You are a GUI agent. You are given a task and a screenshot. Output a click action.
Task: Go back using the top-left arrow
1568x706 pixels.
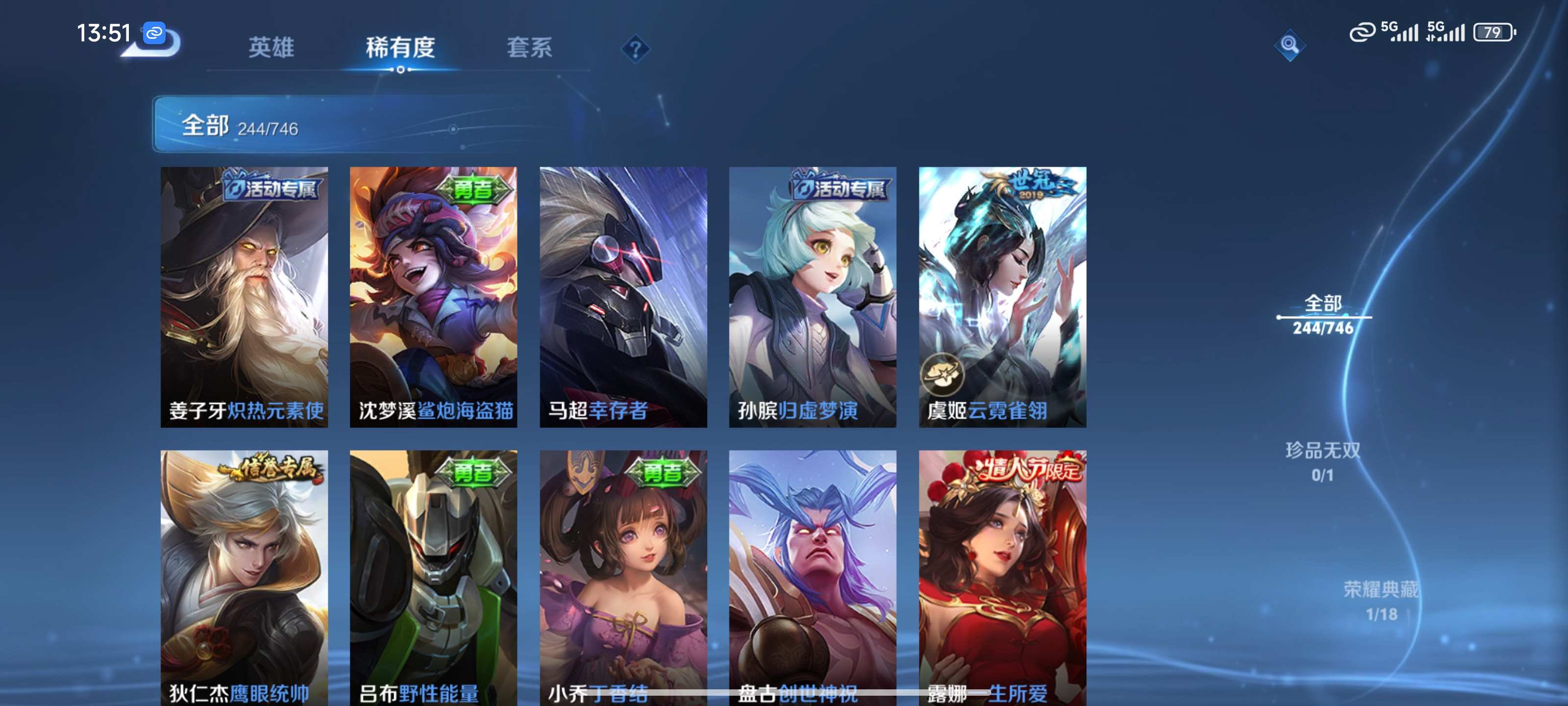(155, 43)
